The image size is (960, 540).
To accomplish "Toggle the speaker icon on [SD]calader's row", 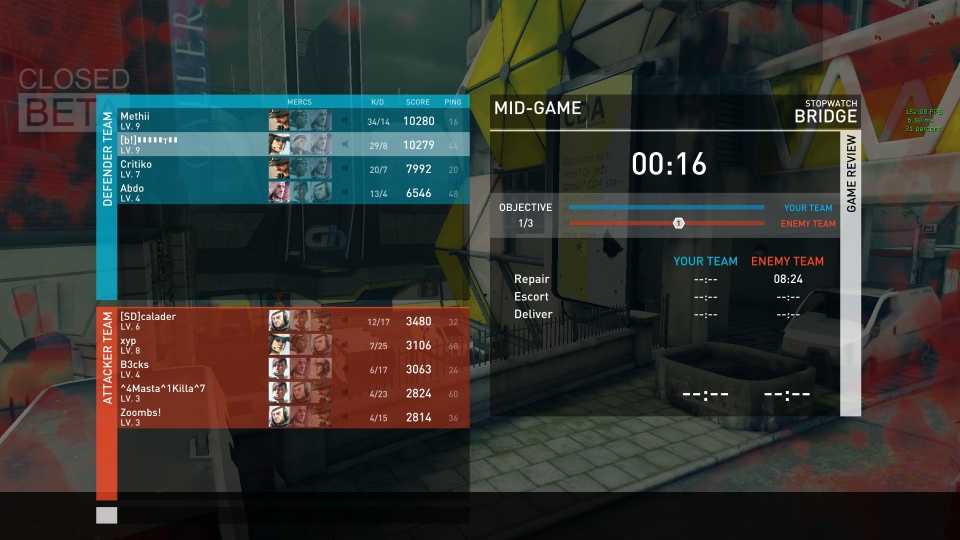I will pos(346,321).
